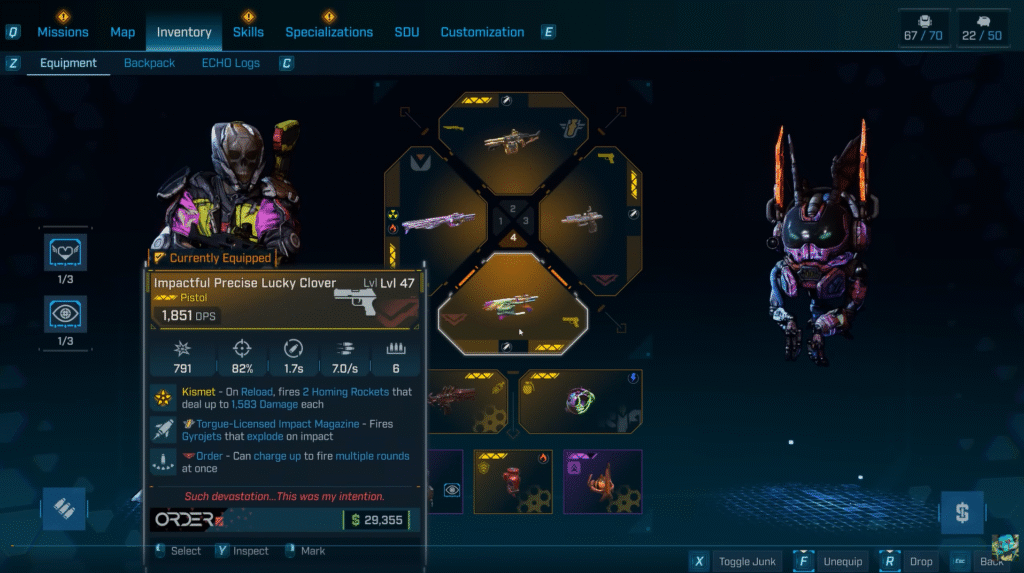Click the winged heart firmware icon
The height and width of the screenshot is (573, 1024).
coord(67,252)
